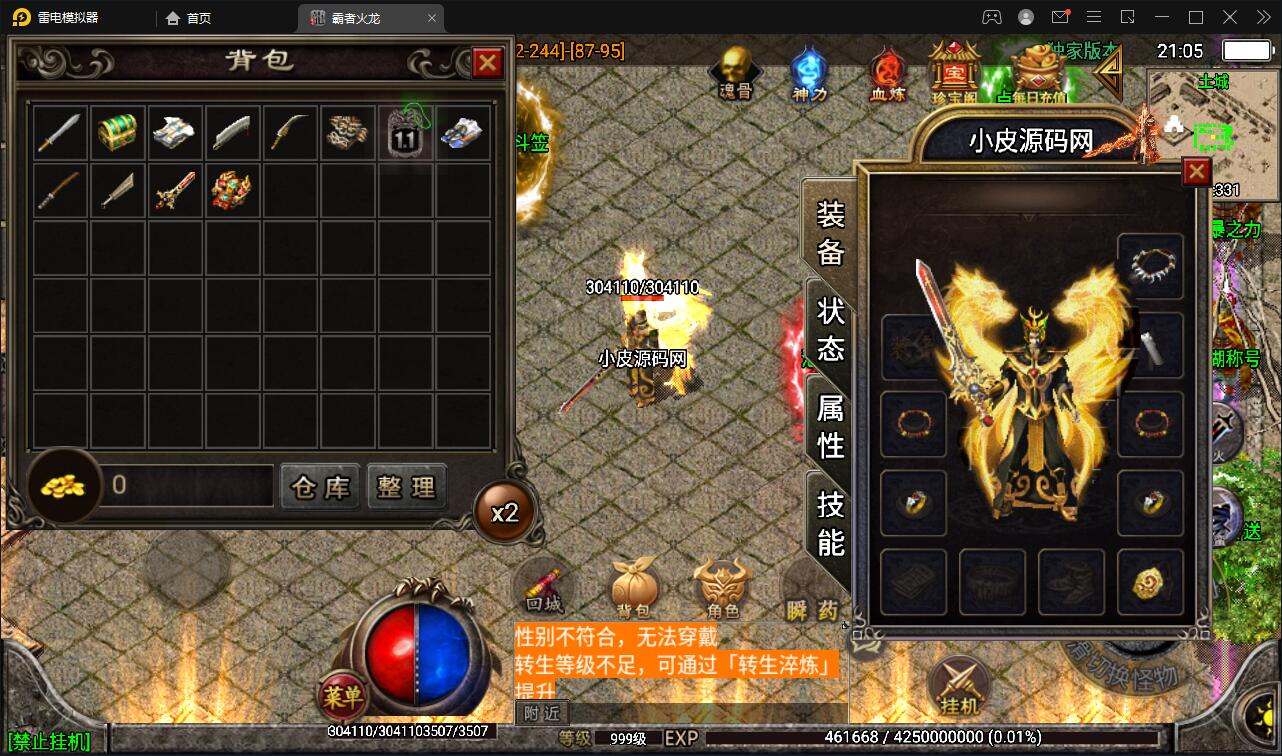Toggle the x2 speed multiplier

coord(504,510)
